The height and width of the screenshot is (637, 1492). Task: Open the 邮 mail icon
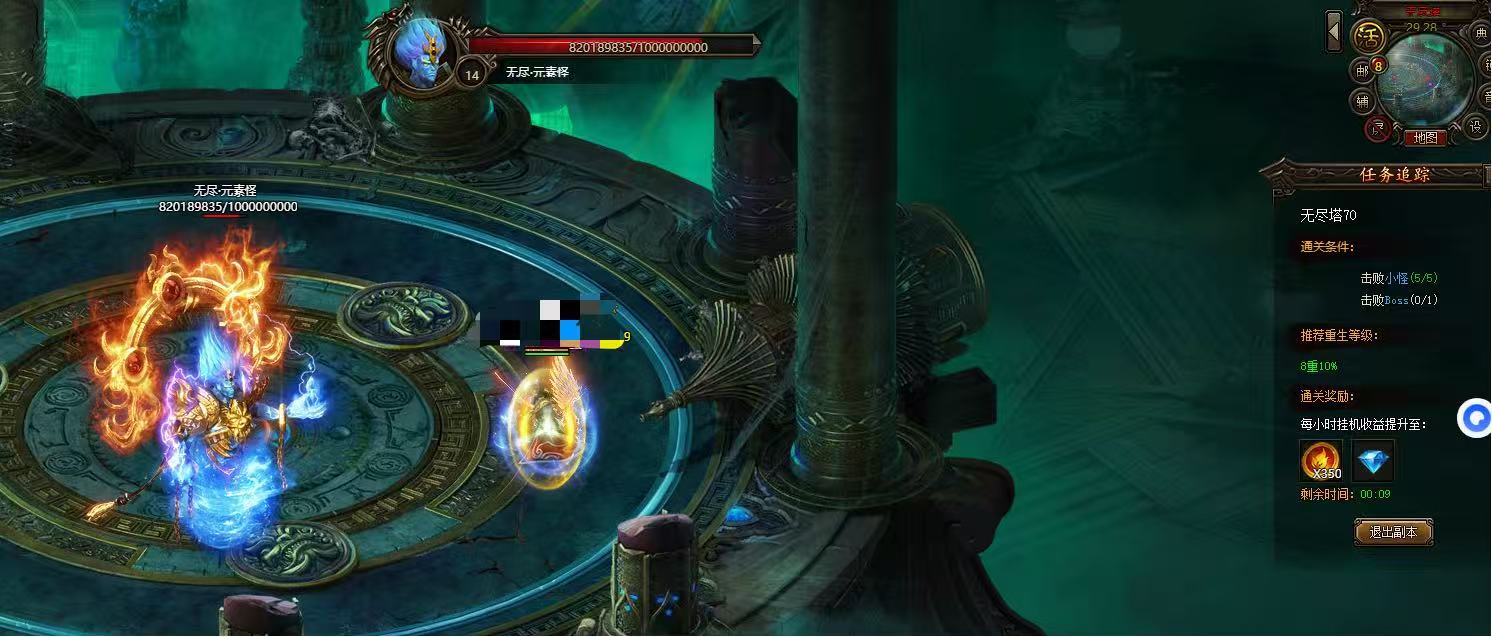1362,70
